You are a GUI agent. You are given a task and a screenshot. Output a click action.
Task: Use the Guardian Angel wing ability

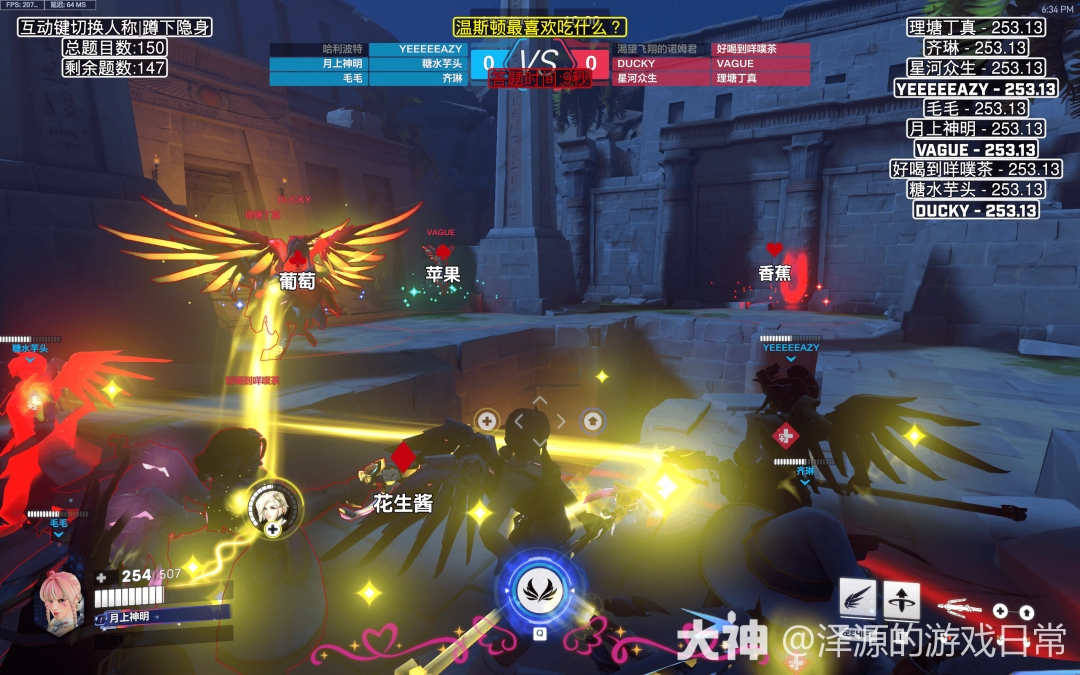pyautogui.click(x=857, y=598)
